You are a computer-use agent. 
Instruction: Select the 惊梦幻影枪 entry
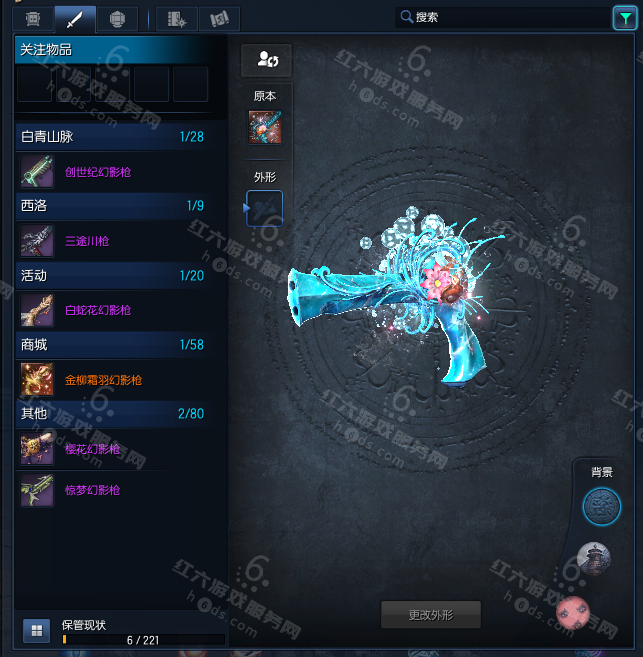pos(92,490)
